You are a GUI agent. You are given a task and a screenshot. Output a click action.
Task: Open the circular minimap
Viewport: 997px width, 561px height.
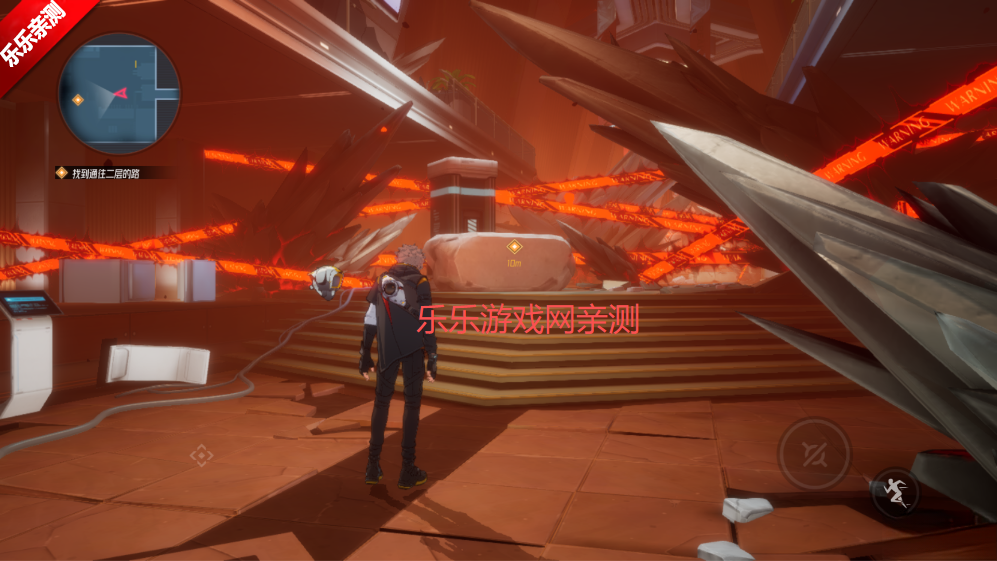(119, 94)
